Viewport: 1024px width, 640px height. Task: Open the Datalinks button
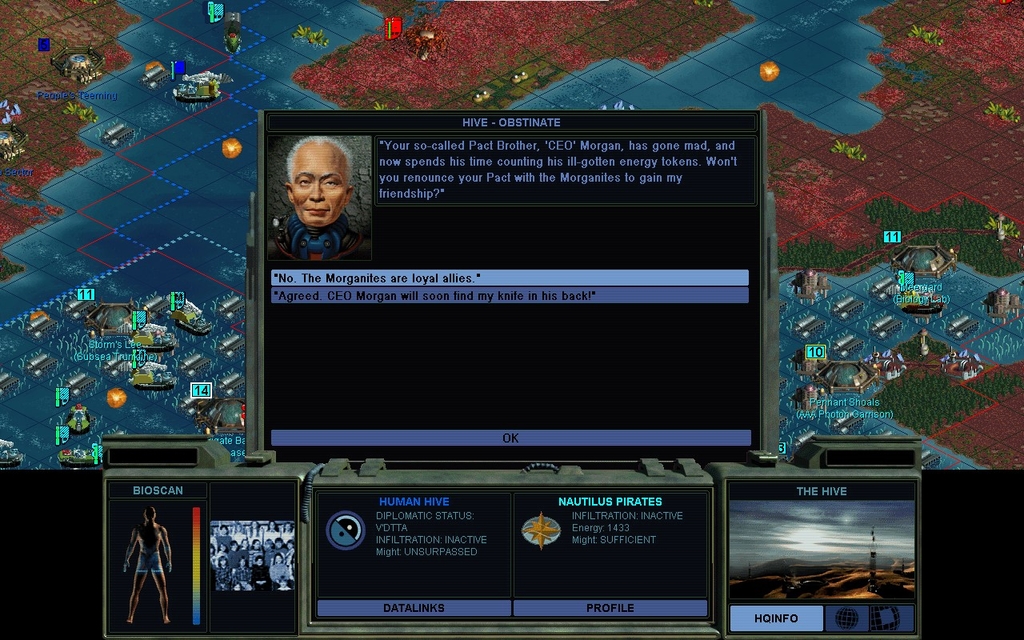pos(413,608)
